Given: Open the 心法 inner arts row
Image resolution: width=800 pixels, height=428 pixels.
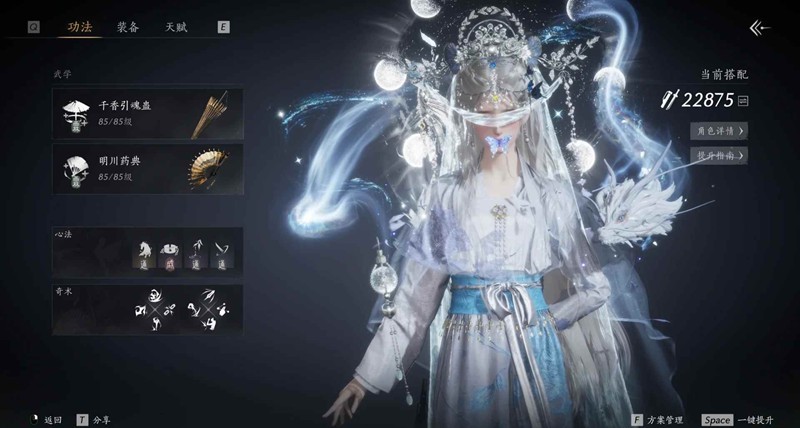Looking at the screenshot, I should 147,251.
